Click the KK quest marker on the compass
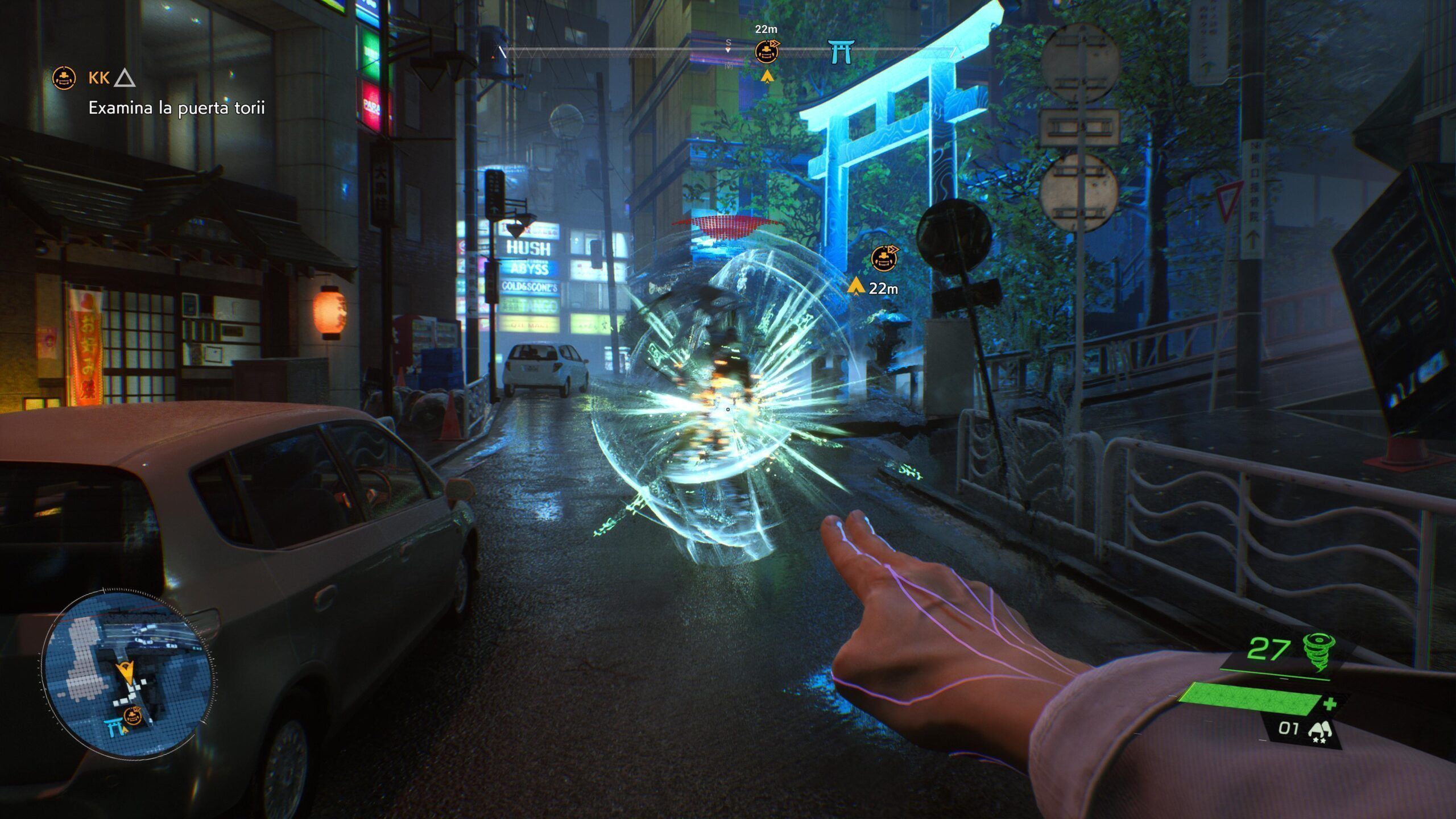 (767, 52)
